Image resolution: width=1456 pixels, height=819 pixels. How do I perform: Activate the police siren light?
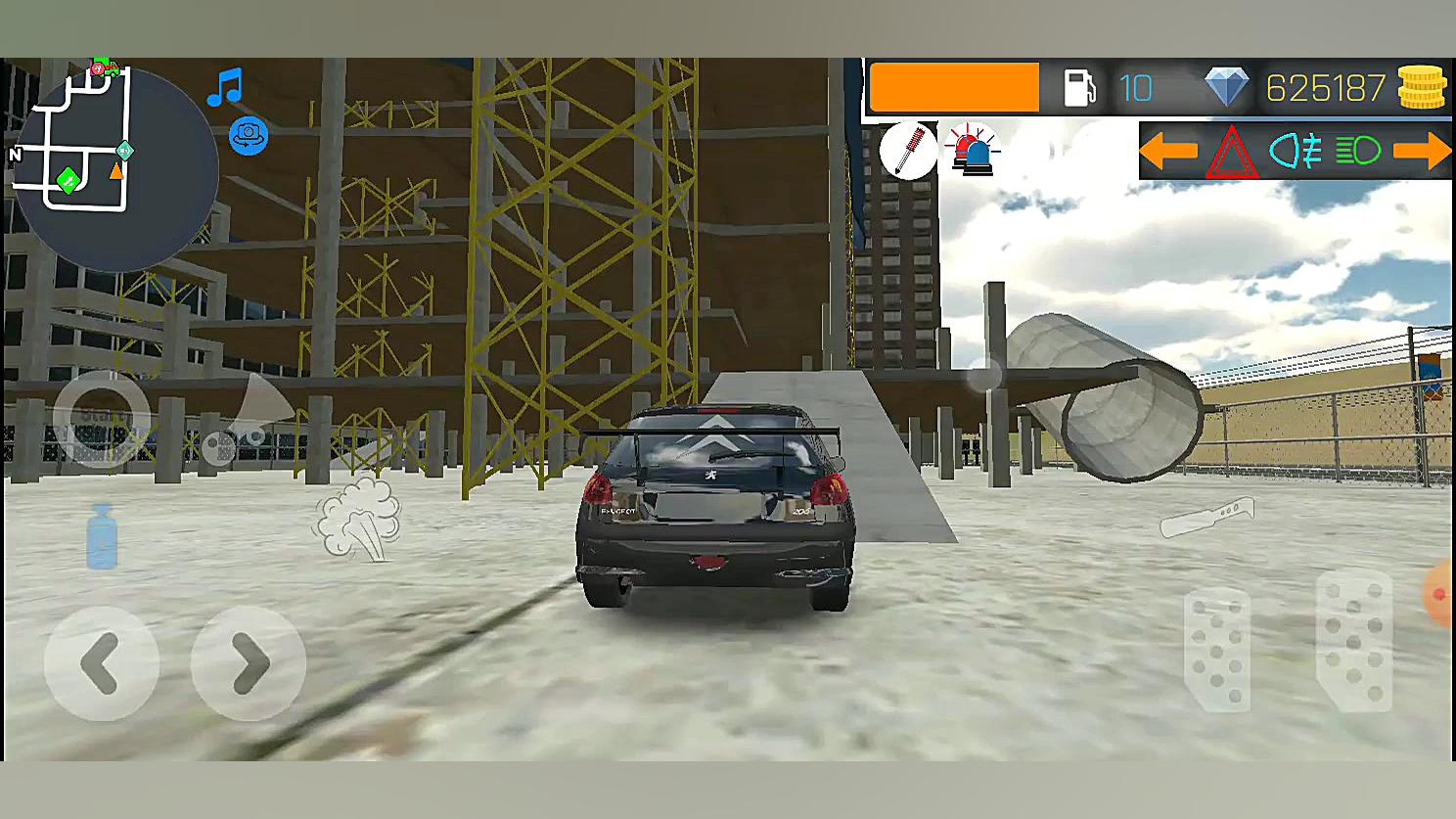(x=971, y=151)
